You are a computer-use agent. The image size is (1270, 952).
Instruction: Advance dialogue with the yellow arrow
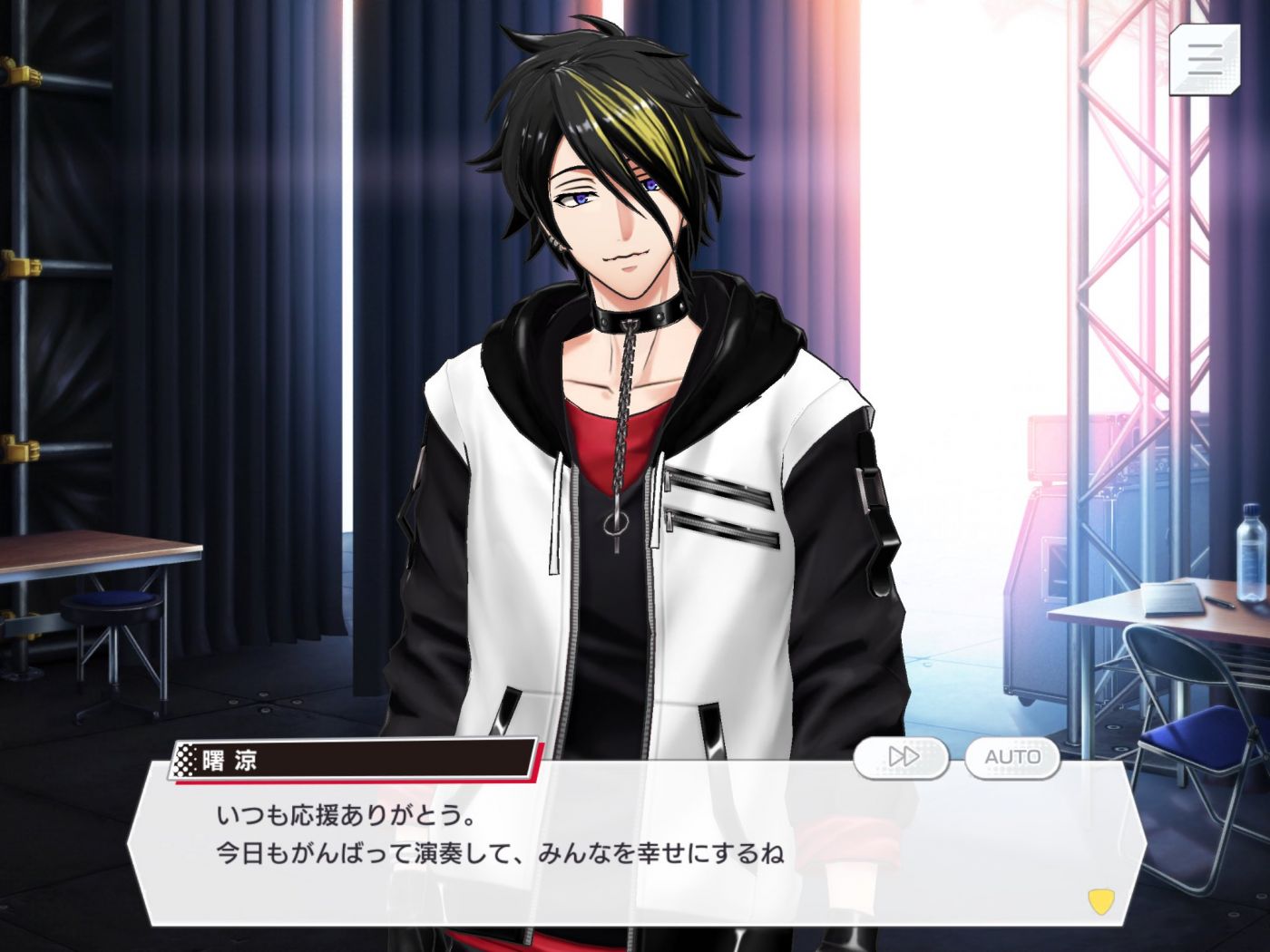point(1100,900)
